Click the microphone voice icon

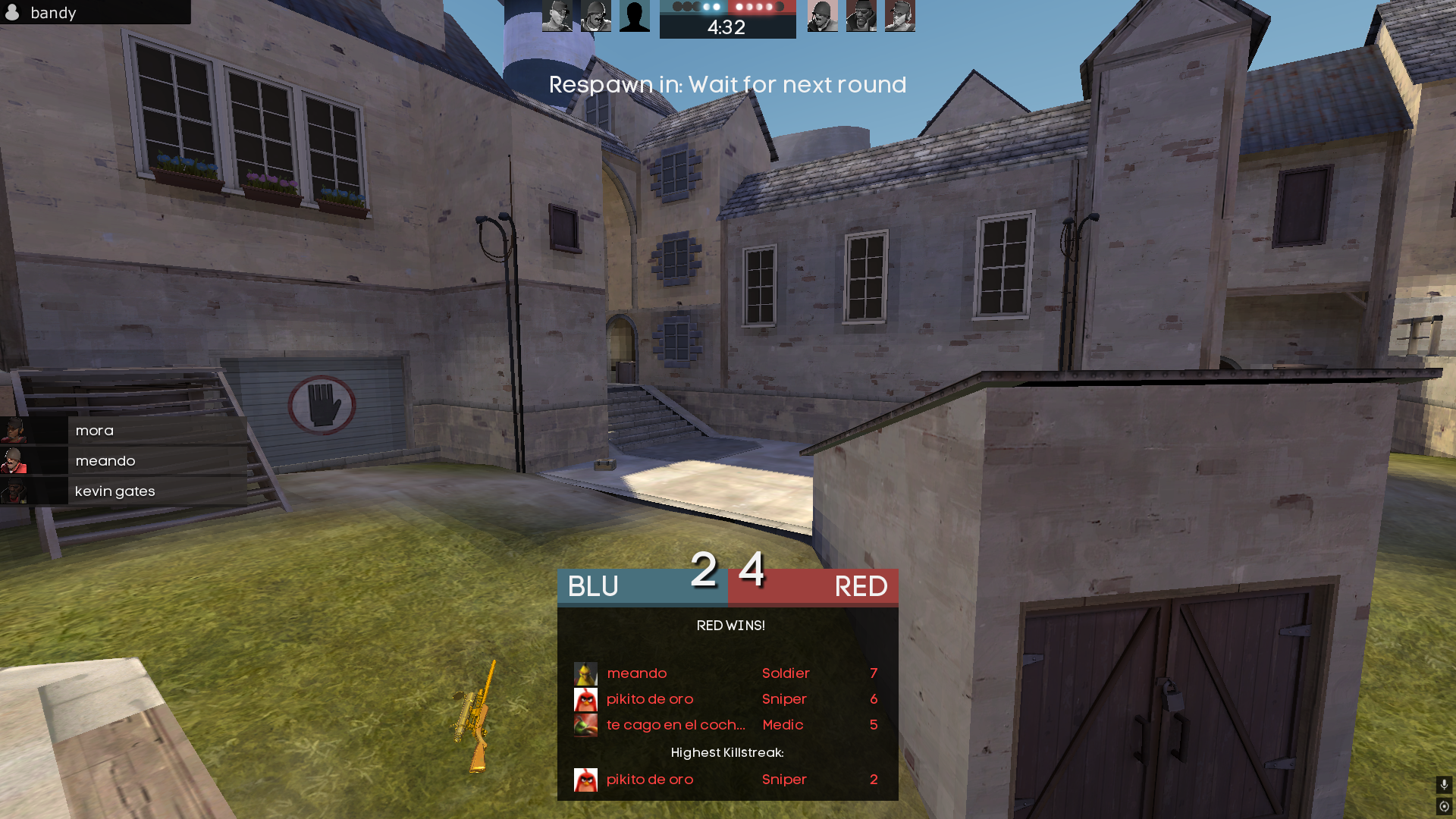coord(1444,785)
